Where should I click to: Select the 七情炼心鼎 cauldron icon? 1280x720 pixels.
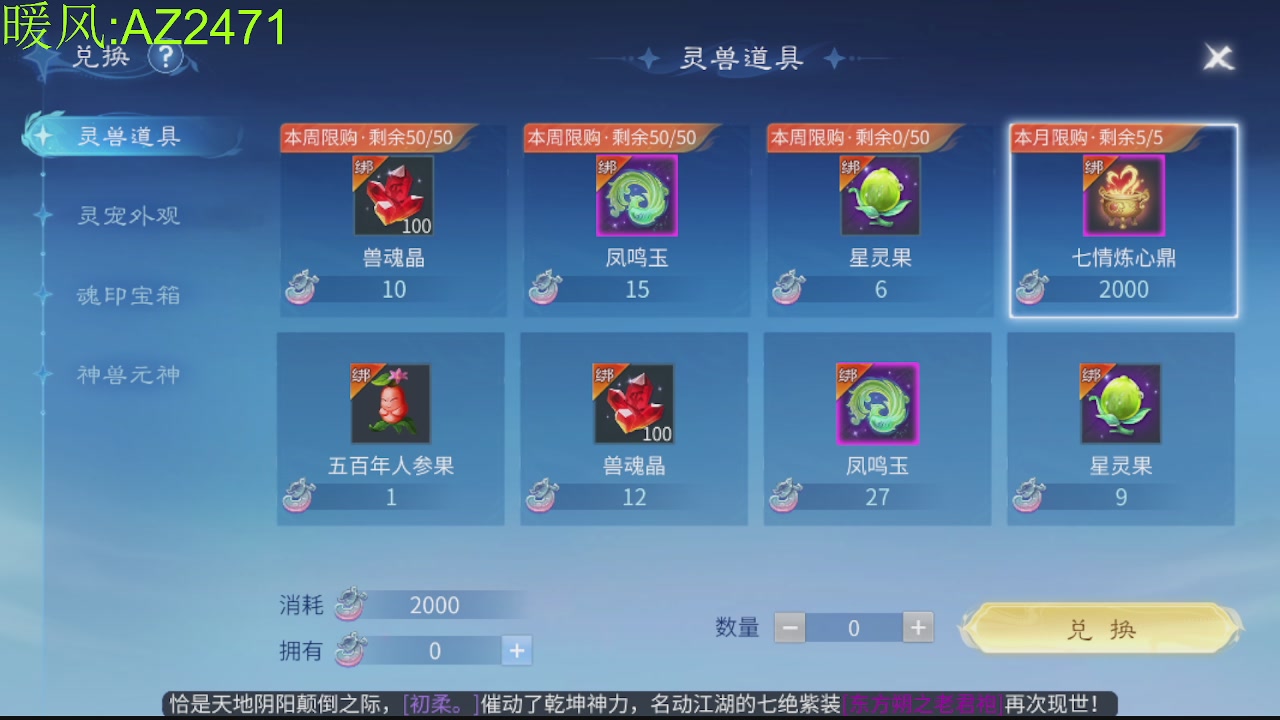pyautogui.click(x=1120, y=195)
